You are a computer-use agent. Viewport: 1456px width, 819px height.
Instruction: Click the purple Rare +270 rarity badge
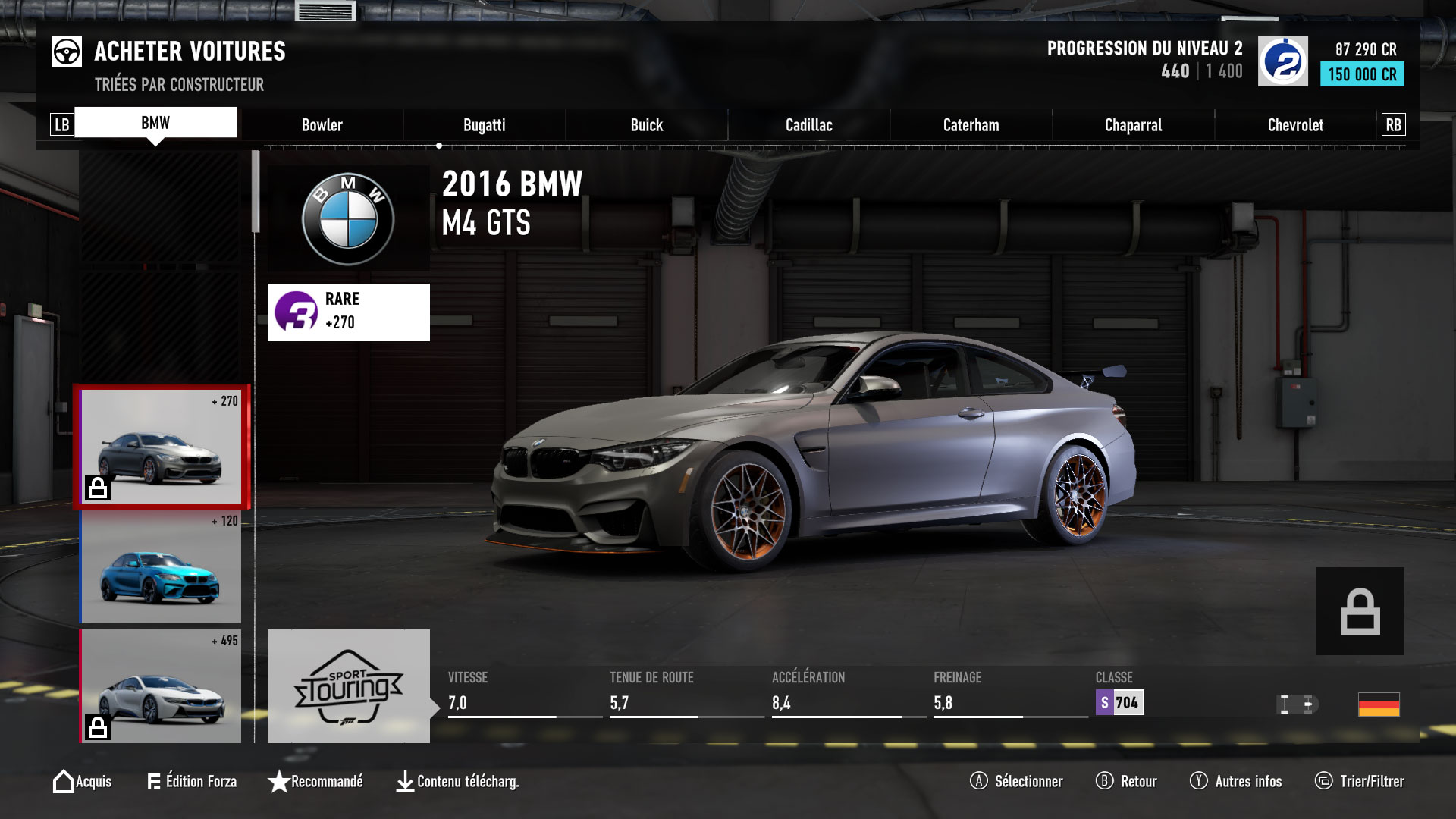click(348, 311)
